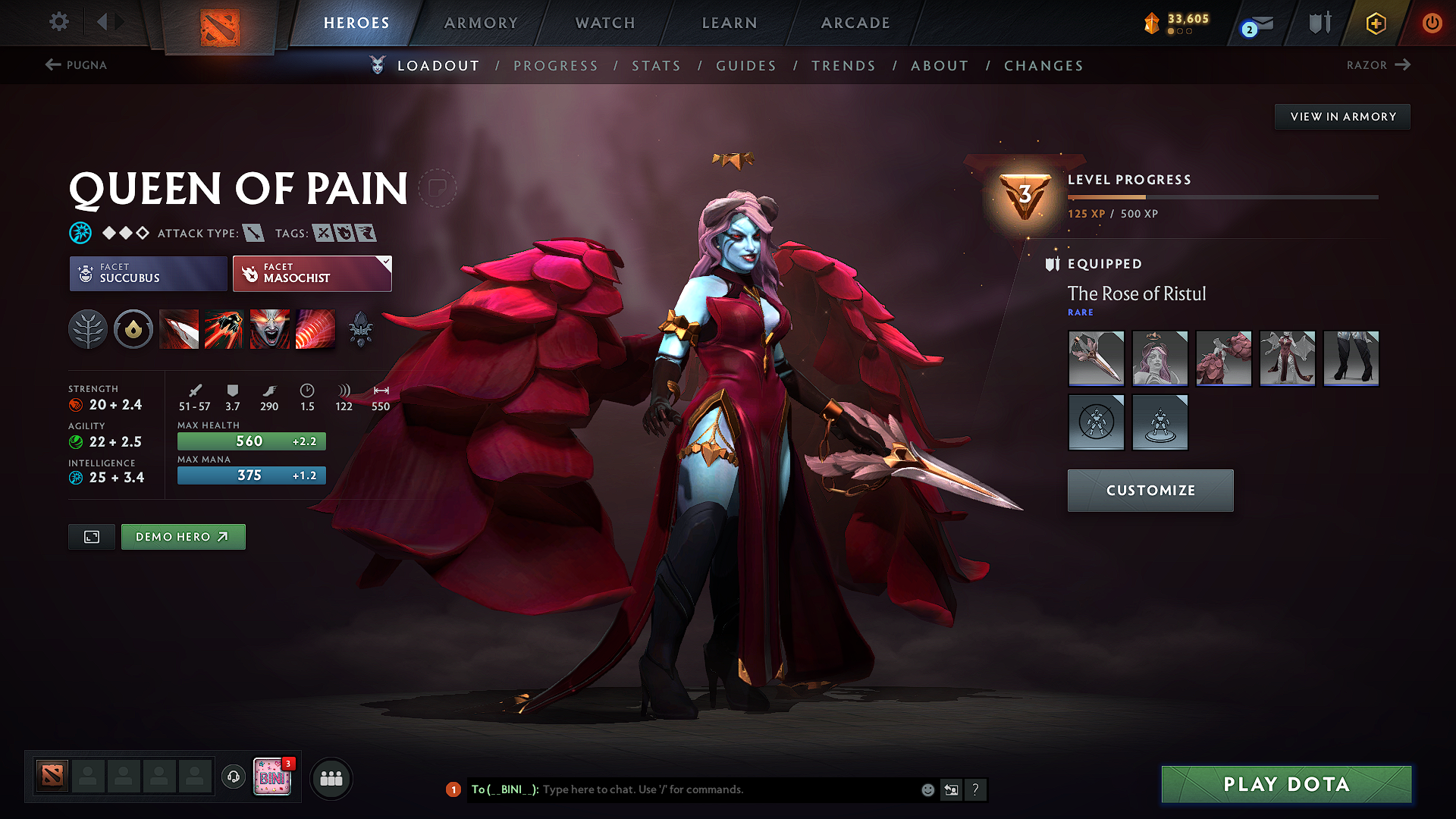Select the Shadow Strike ability icon
Image resolution: width=1456 pixels, height=819 pixels.
coord(179,328)
